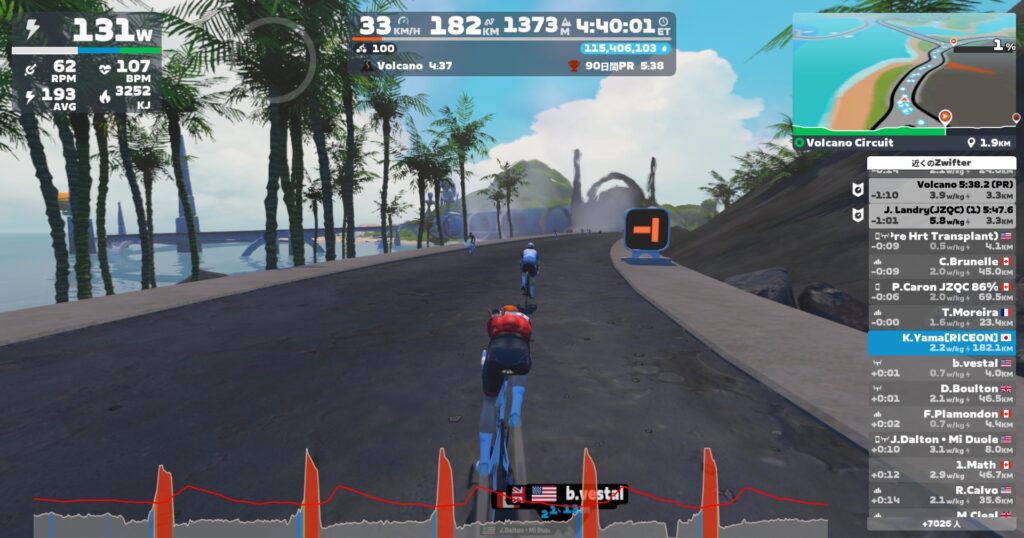This screenshot has width=1024, height=538.
Task: Click the b.vestal name tag above the rider
Action: (x=566, y=494)
